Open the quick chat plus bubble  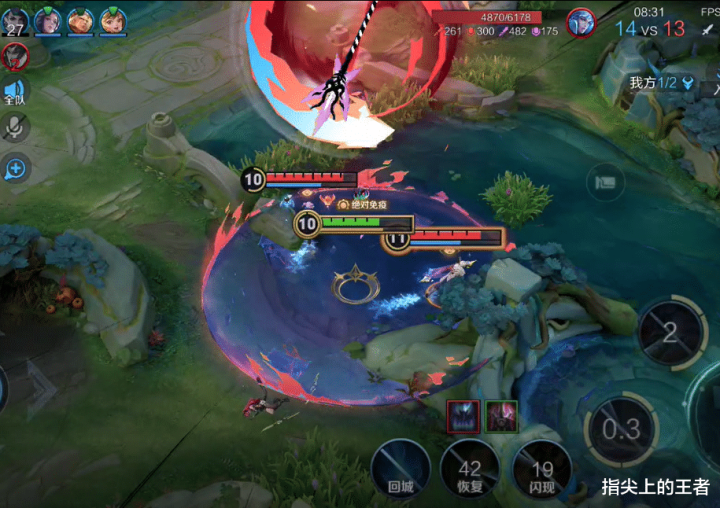[x=15, y=169]
